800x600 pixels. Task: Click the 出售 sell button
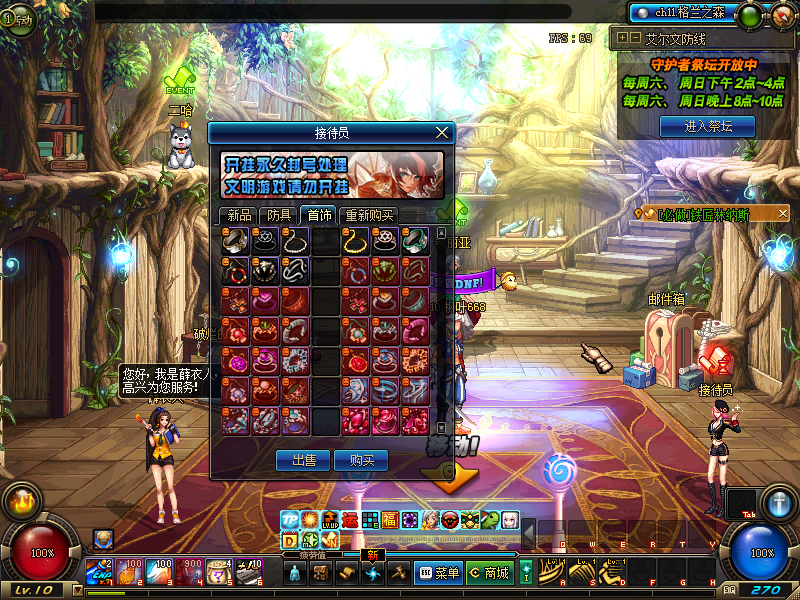click(304, 460)
